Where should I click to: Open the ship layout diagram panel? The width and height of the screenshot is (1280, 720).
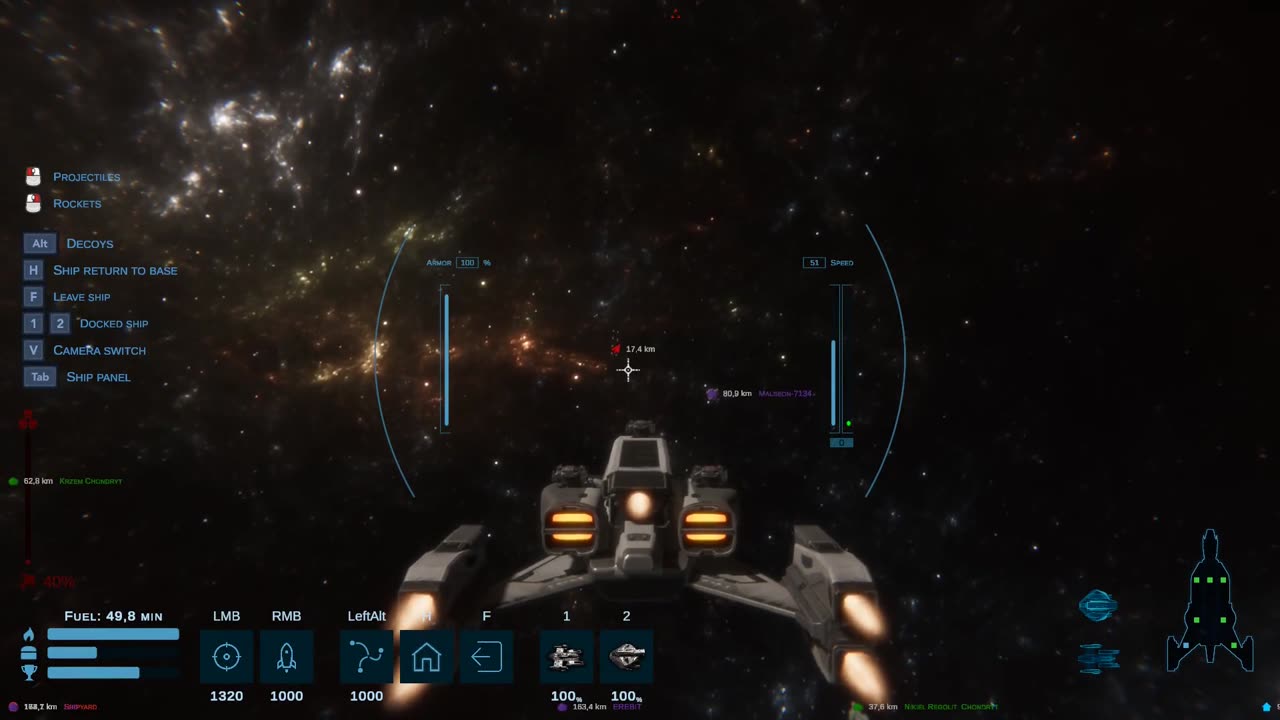point(1209,602)
